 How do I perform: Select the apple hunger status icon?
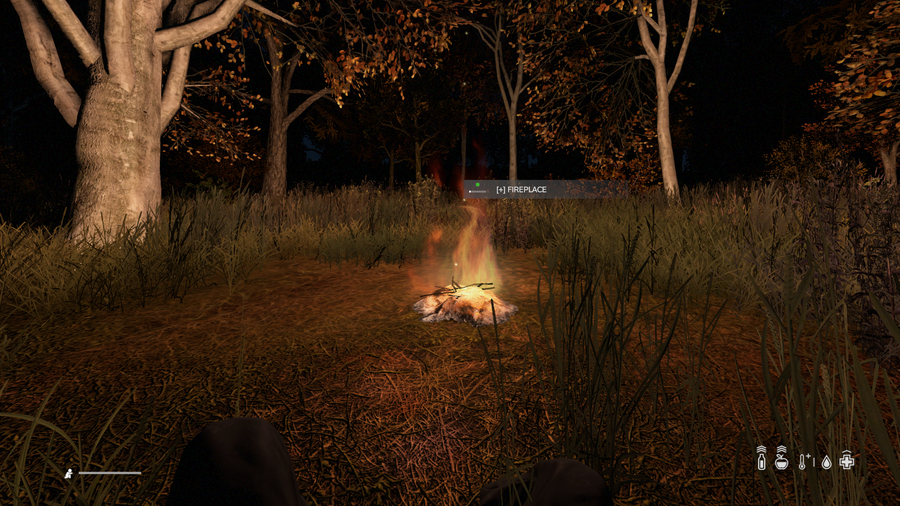782,460
